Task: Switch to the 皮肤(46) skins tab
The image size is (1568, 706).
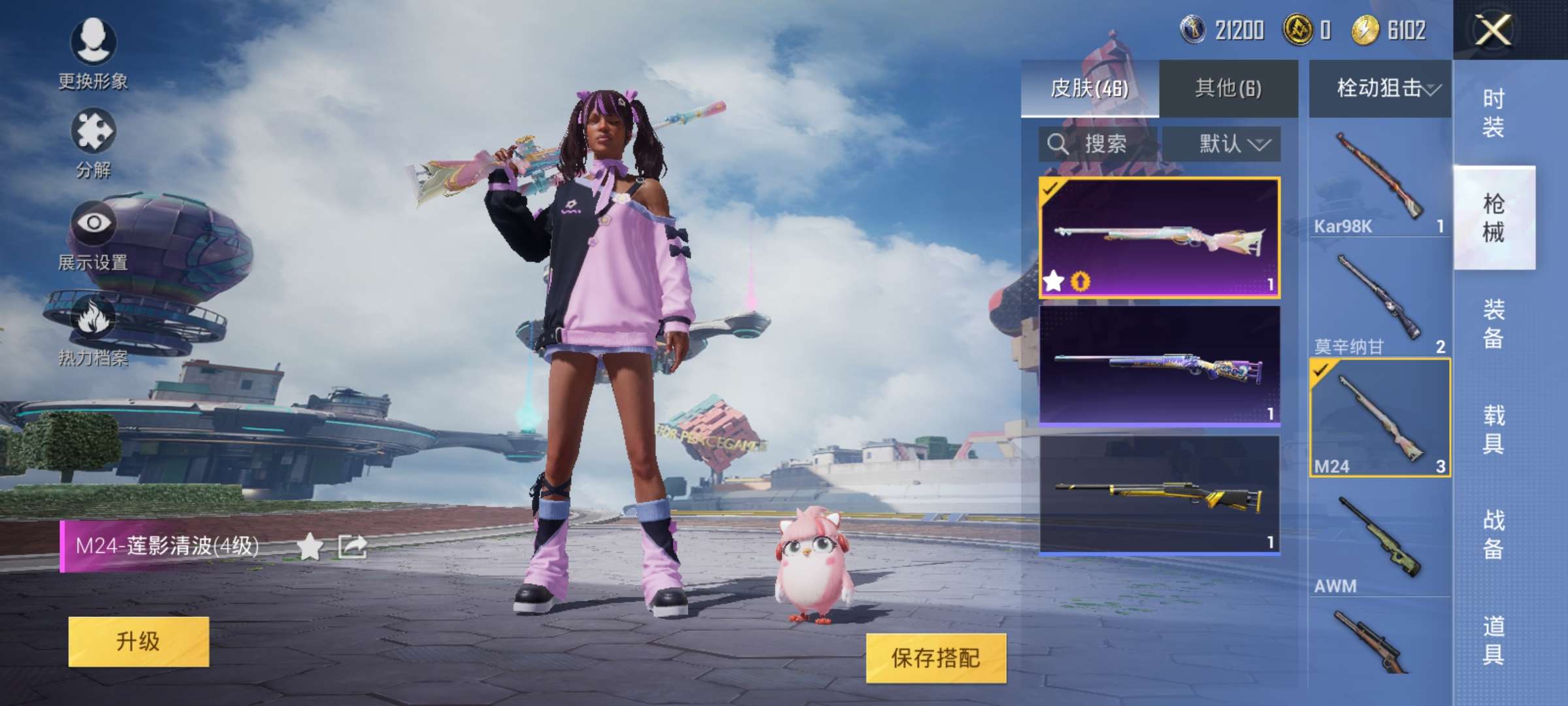Action: click(x=1089, y=88)
